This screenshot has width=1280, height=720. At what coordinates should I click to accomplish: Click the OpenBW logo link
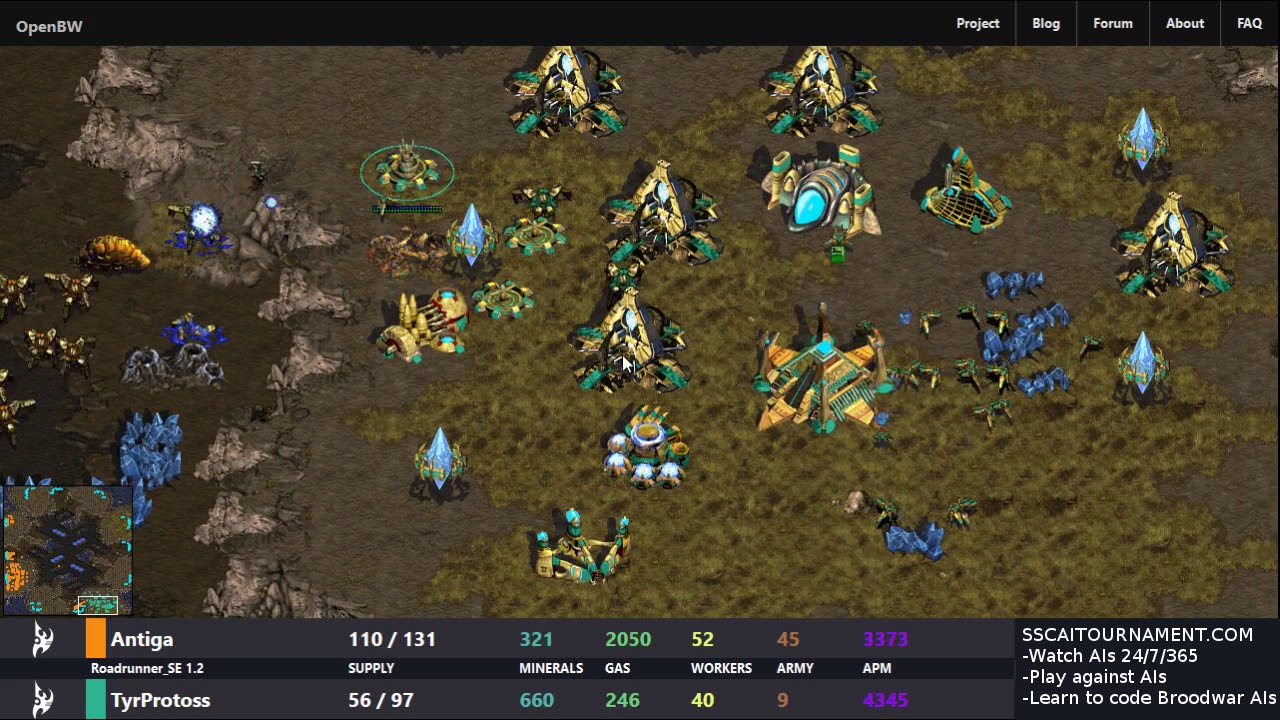coord(49,26)
